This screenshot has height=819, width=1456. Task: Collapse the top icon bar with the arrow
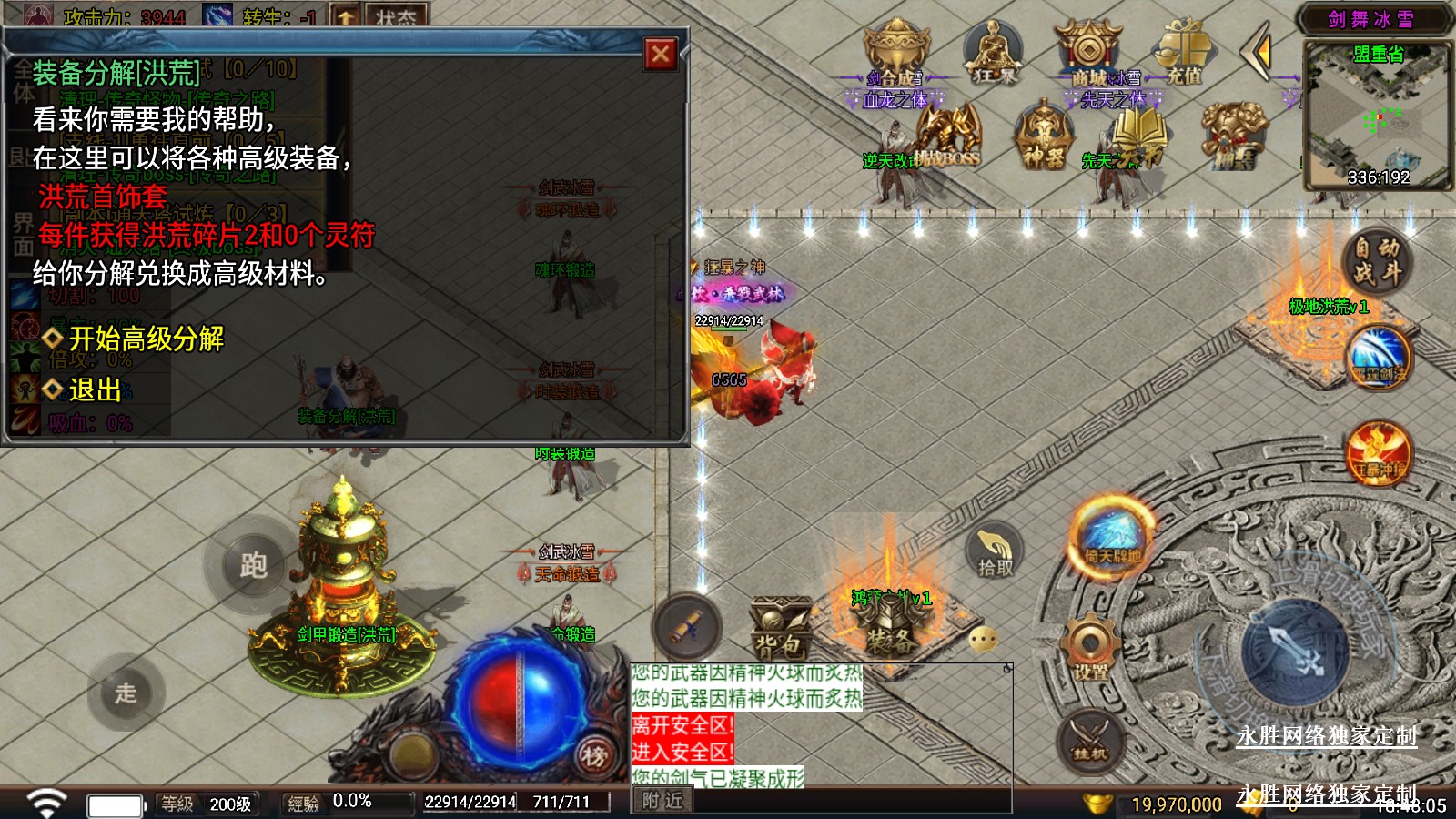point(1259,53)
